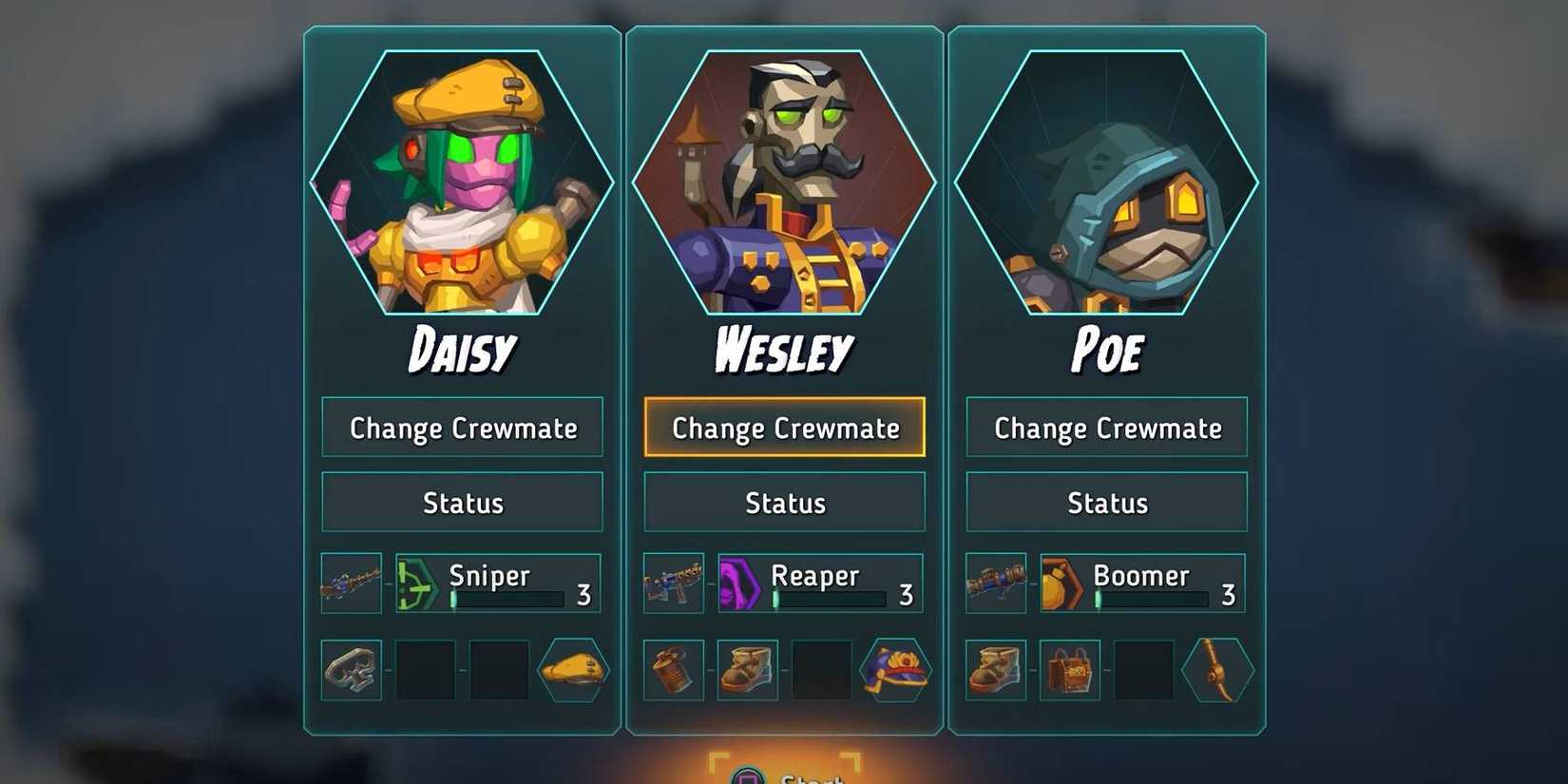Select Daisy's sniper rifle weapon slot

pos(352,583)
